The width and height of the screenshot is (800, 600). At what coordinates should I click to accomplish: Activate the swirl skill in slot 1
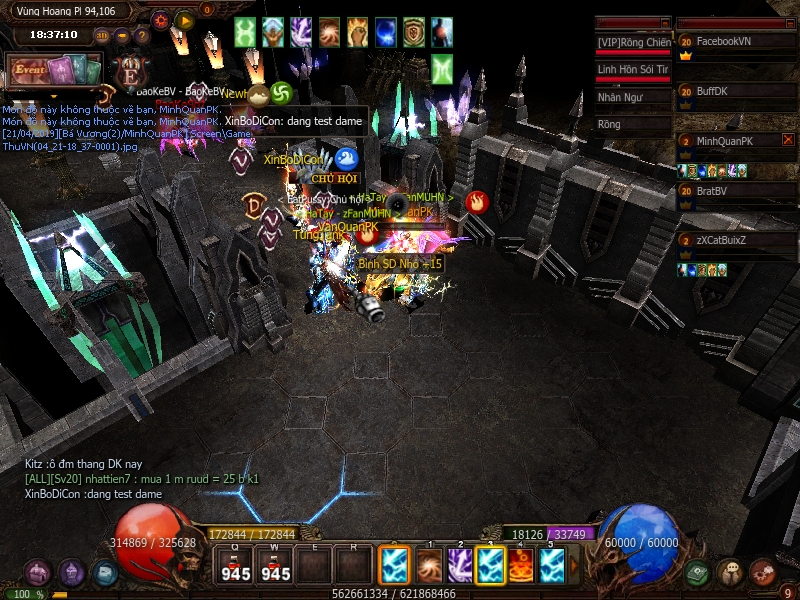tap(429, 565)
